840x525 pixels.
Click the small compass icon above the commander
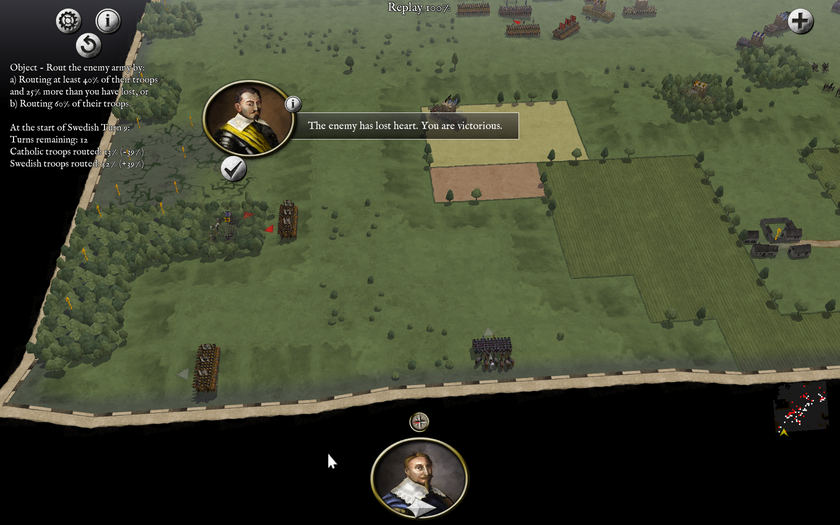pyautogui.click(x=420, y=422)
